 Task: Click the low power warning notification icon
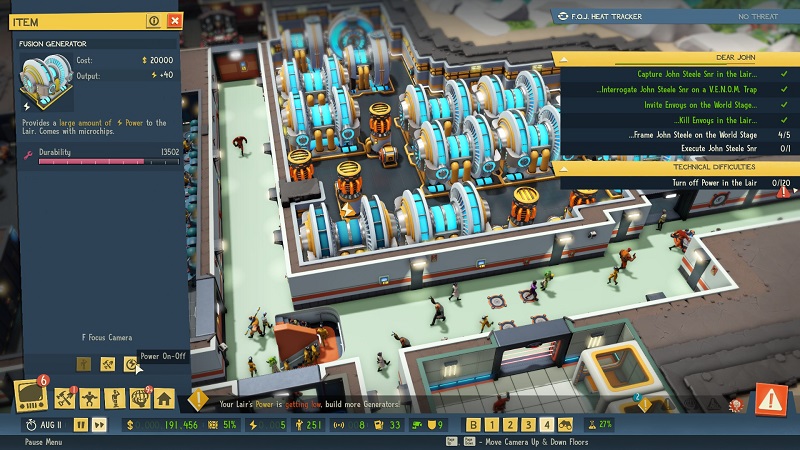[x=199, y=401]
